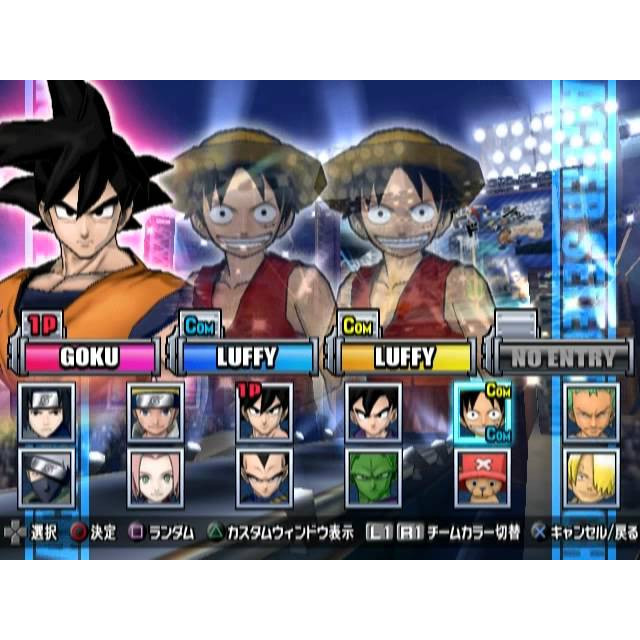Screen dimensions: 640x640
Task: Pick Kakashi's masked portrait
Action: 46,476
